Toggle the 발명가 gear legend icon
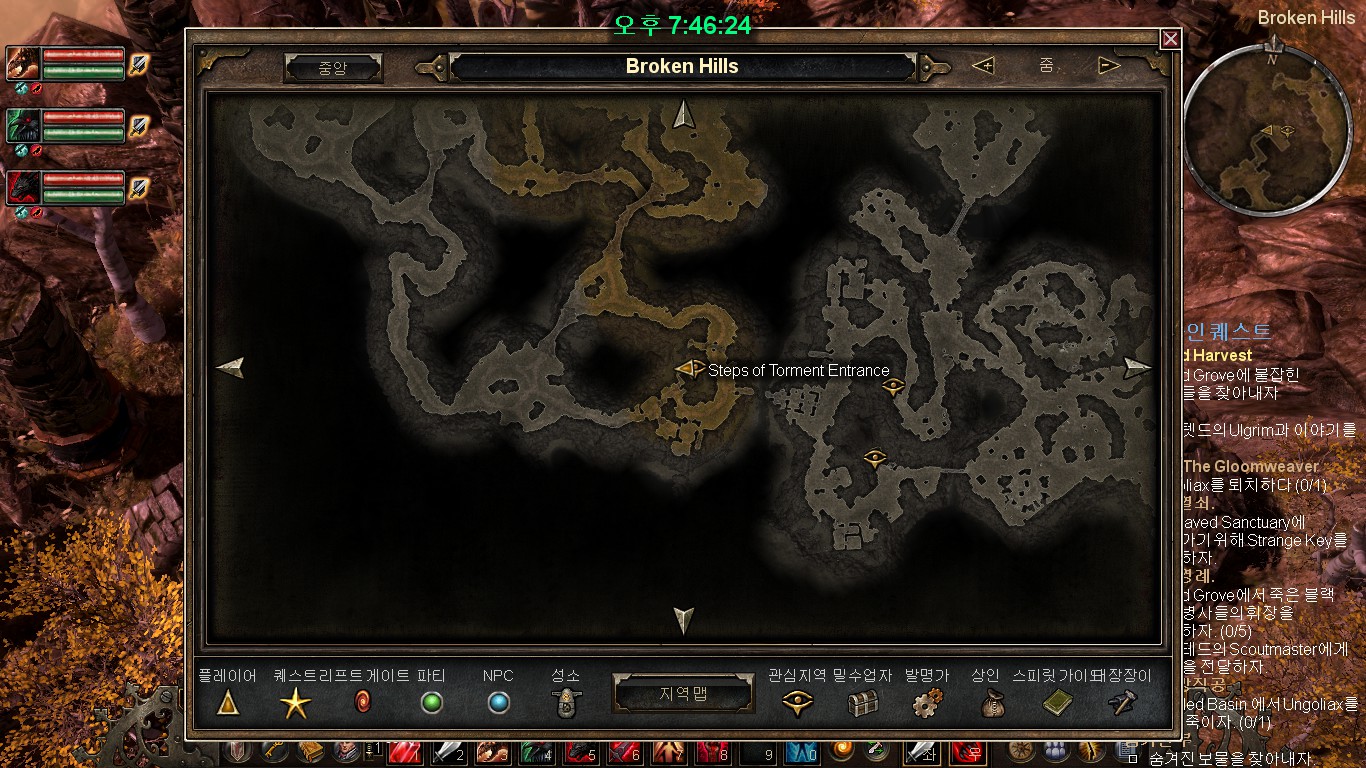The width and height of the screenshot is (1366, 768). [926, 704]
